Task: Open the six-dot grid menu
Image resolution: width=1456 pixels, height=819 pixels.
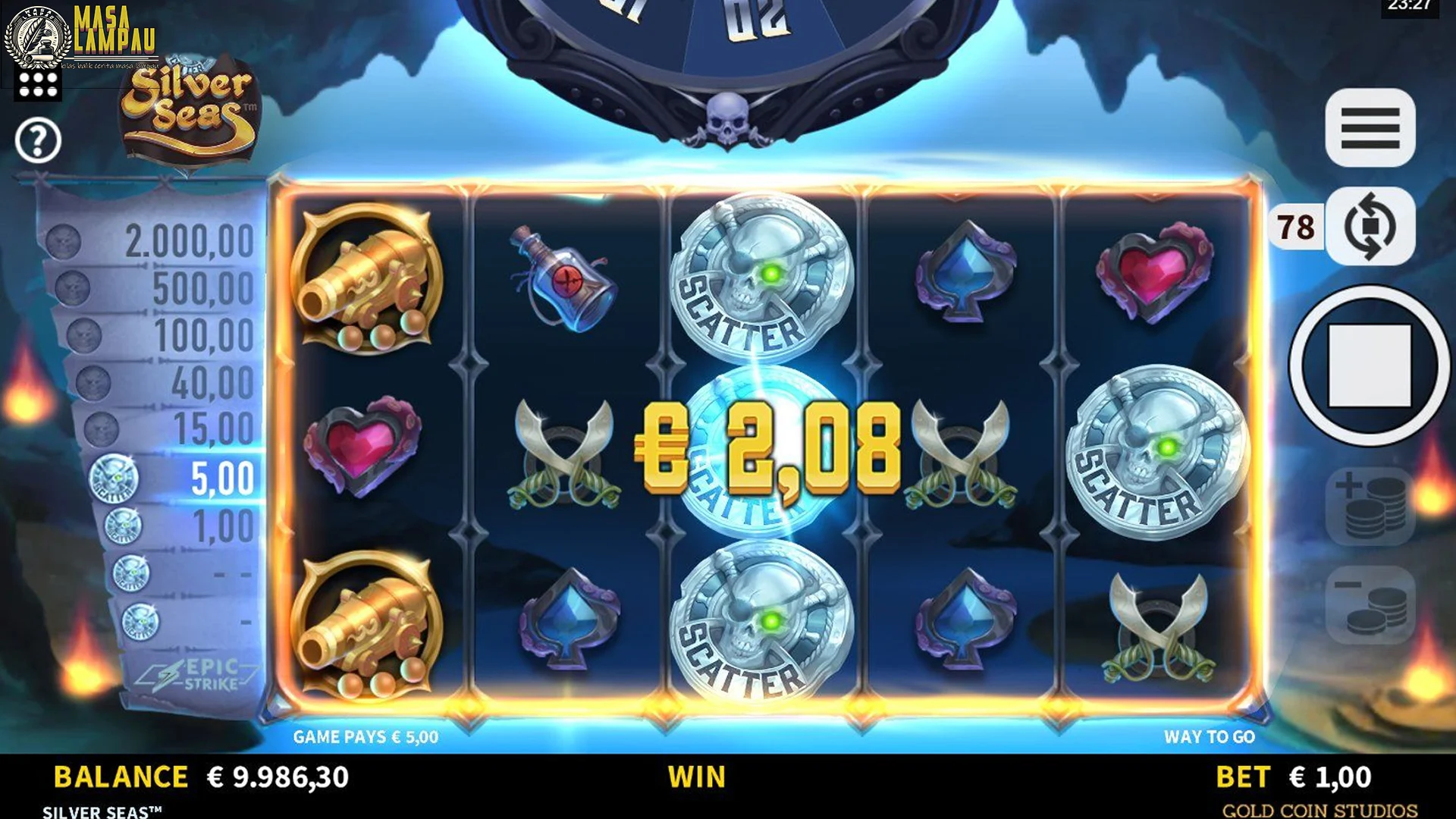Action: pos(38,85)
